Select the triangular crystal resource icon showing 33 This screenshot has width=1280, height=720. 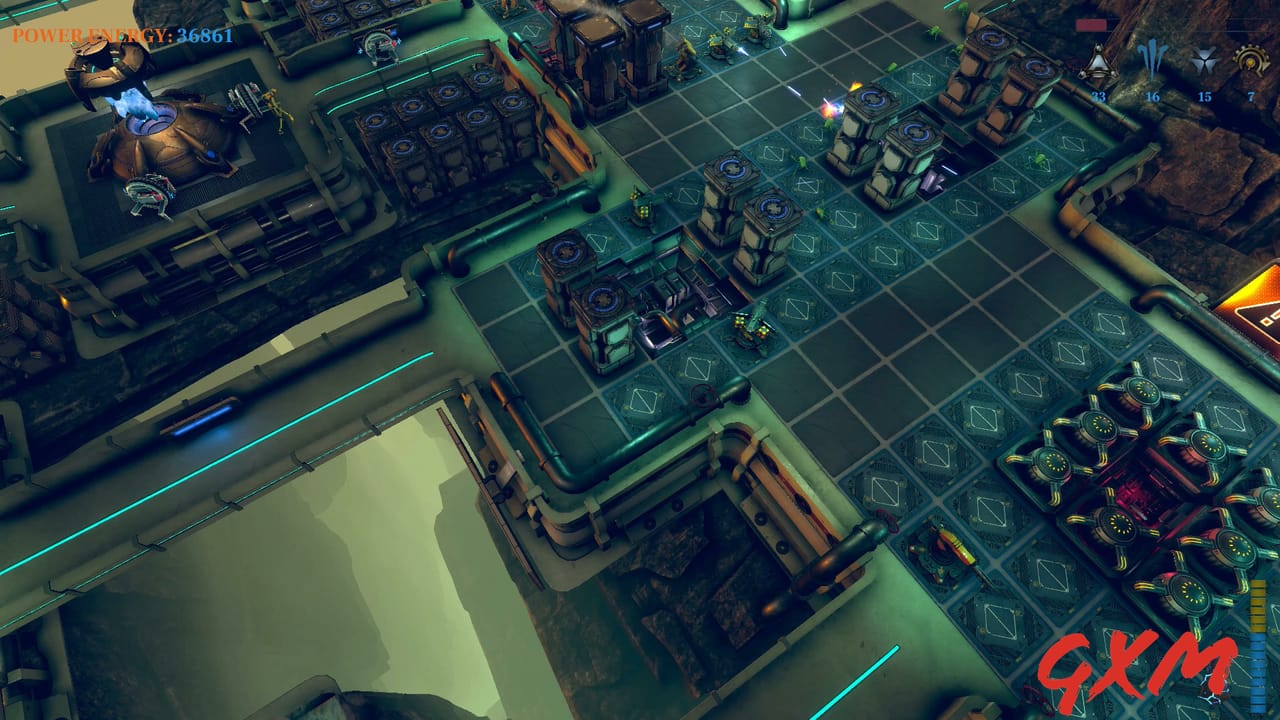[x=1099, y=60]
